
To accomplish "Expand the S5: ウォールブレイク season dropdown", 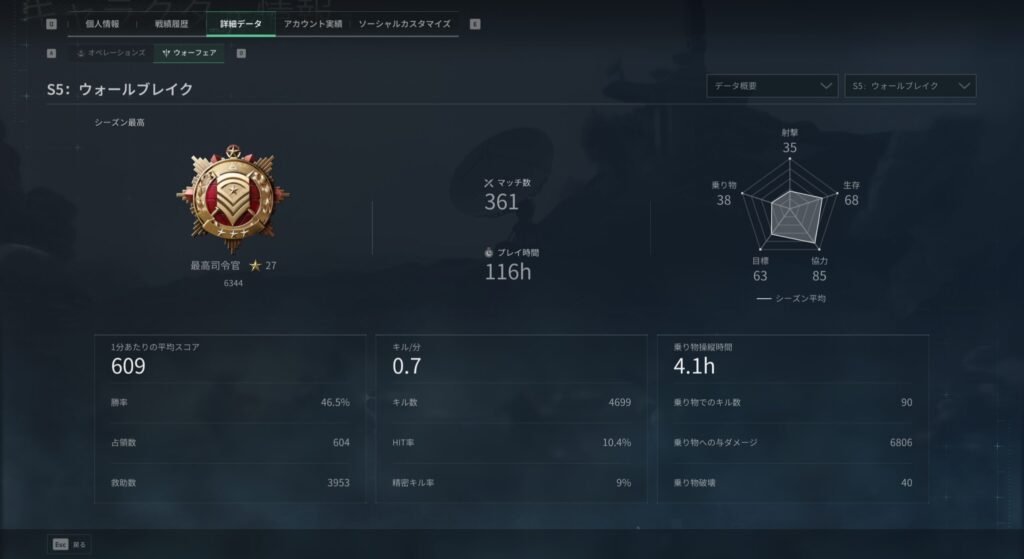I will (x=909, y=86).
